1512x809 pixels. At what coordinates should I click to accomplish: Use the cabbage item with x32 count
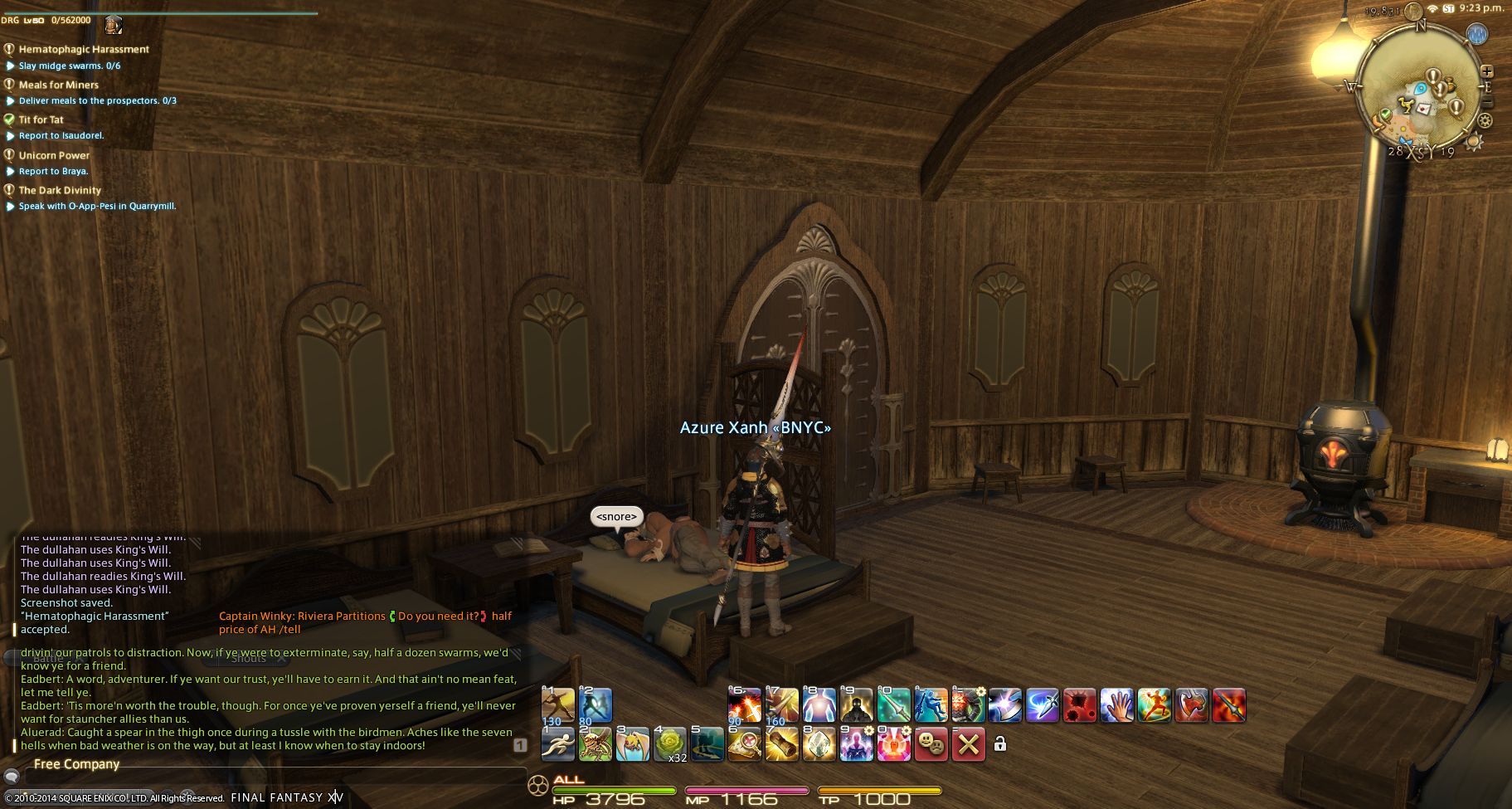669,744
